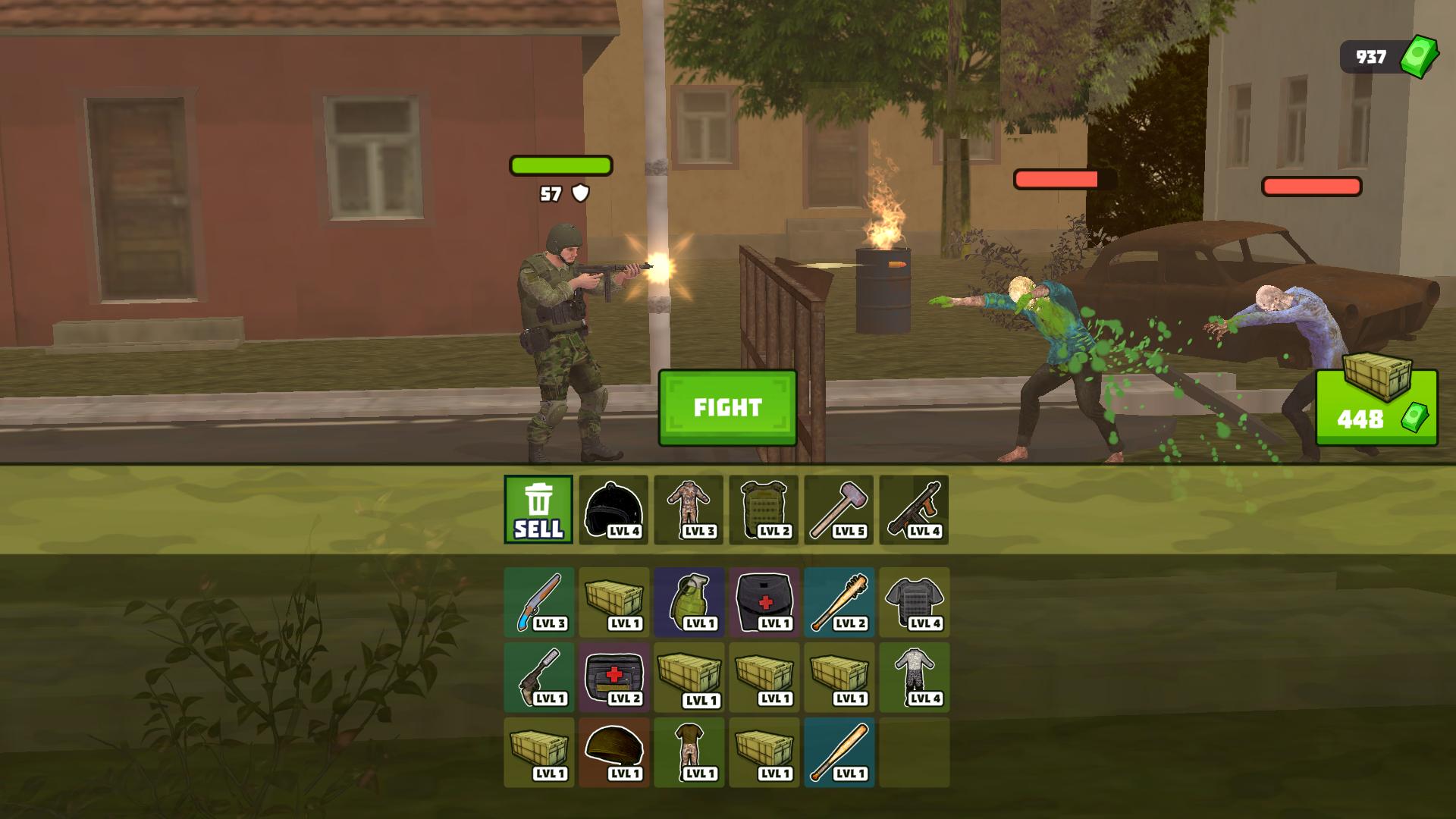The height and width of the screenshot is (819, 1456).
Task: Select the LVL 4 body armor inventory item
Action: (914, 603)
